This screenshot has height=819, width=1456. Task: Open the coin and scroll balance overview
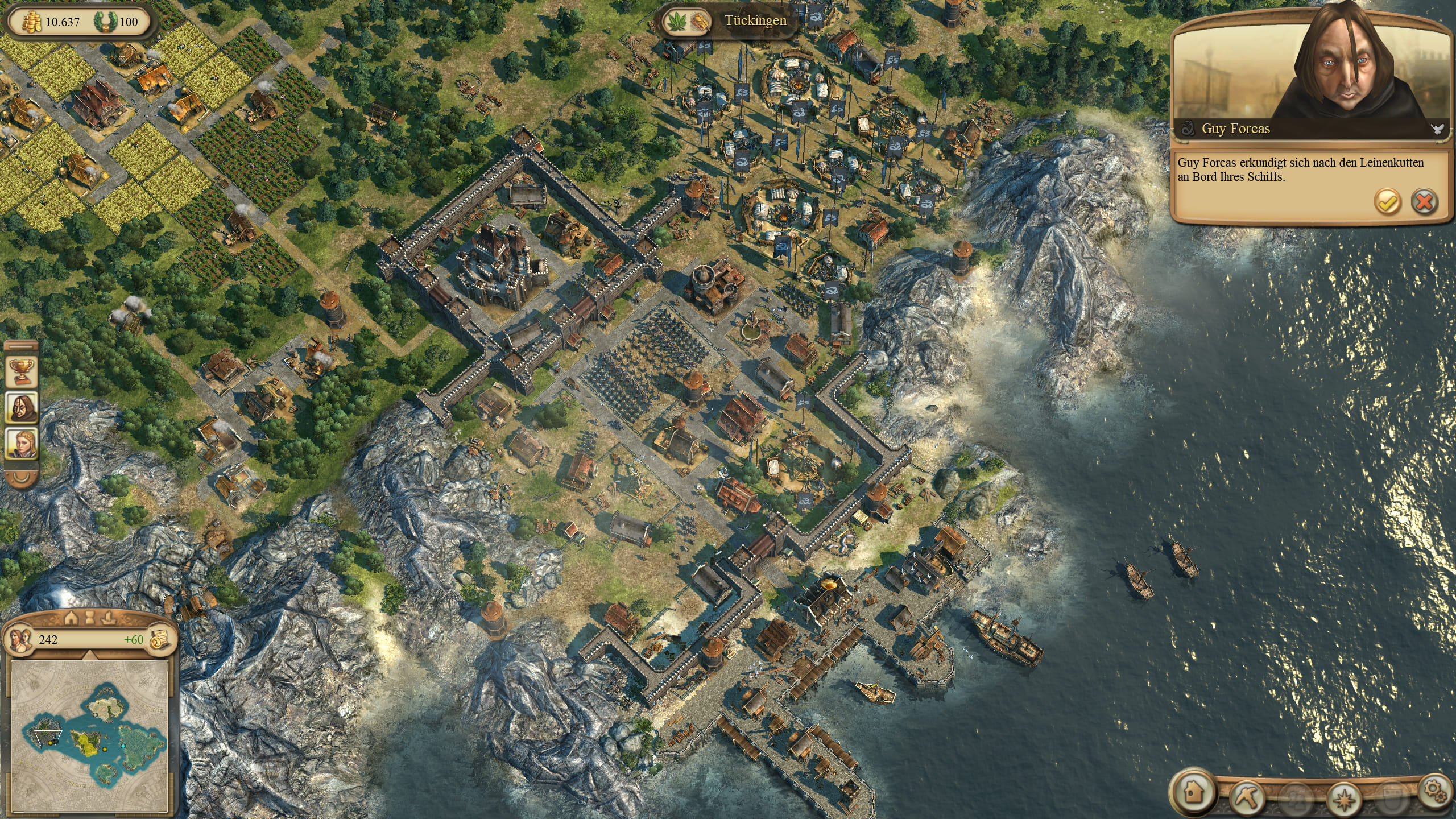160,639
